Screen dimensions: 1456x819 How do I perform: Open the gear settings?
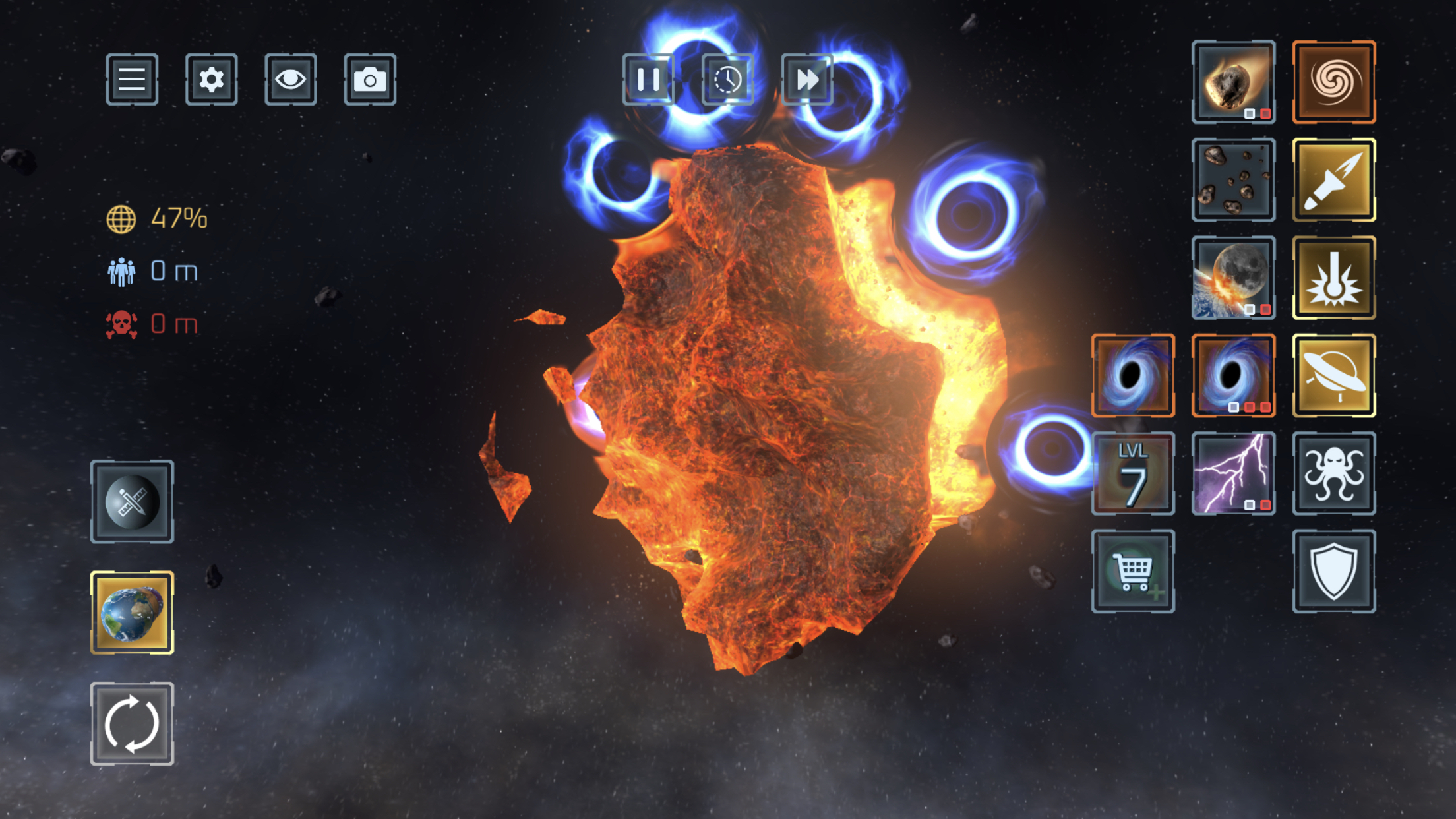pyautogui.click(x=211, y=80)
